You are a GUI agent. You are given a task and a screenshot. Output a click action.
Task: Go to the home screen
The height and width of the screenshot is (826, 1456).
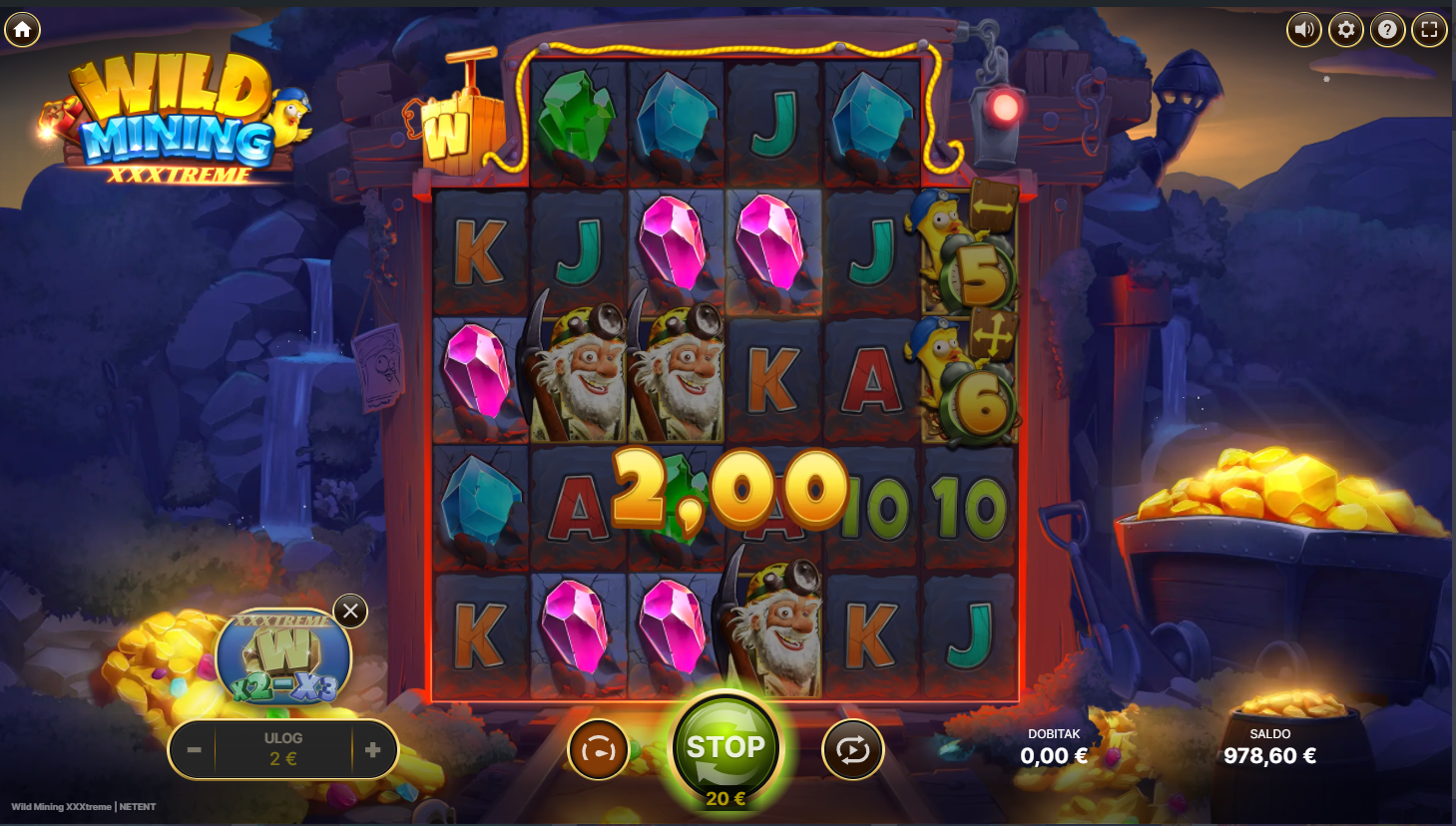coord(22,30)
